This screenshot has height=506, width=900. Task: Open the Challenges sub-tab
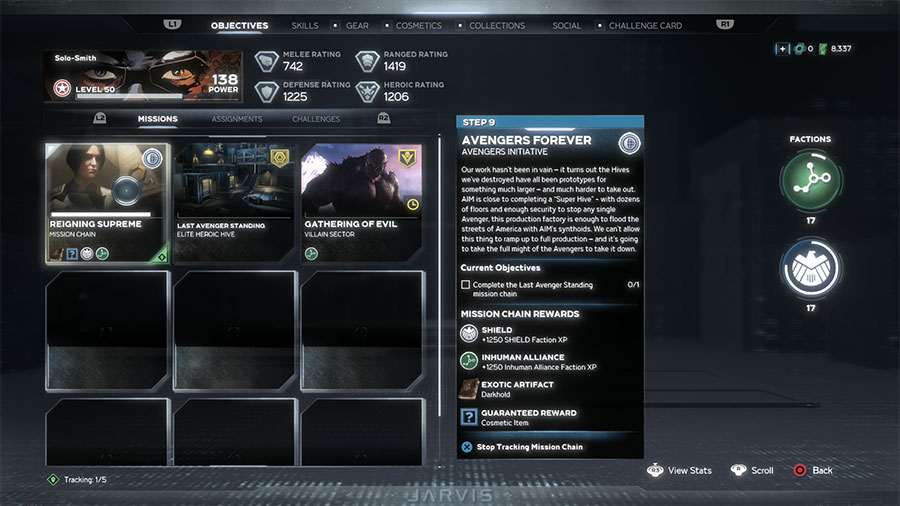[316, 119]
